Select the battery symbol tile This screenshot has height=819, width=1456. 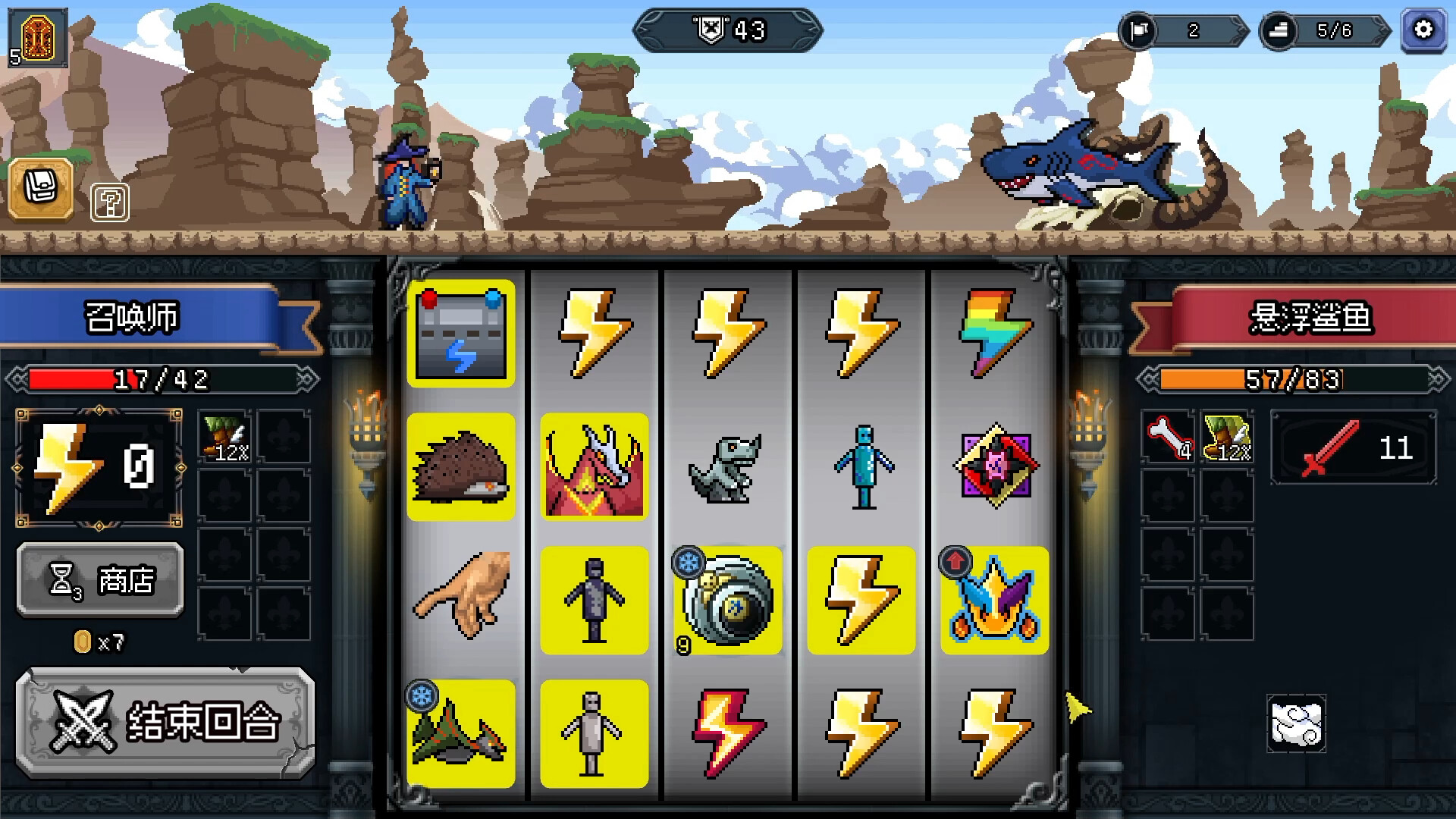pyautogui.click(x=461, y=334)
